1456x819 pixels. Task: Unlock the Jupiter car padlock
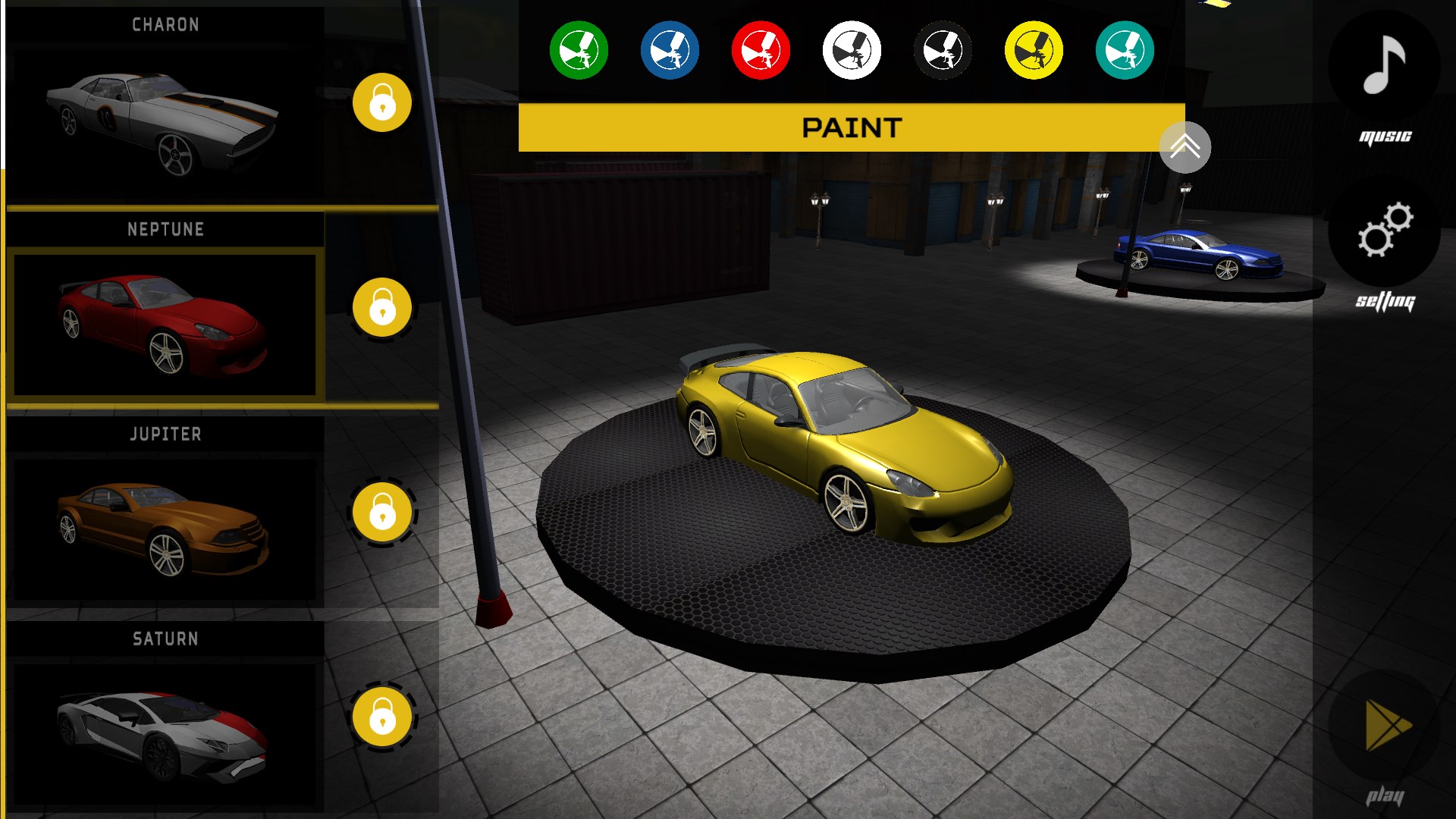click(381, 512)
